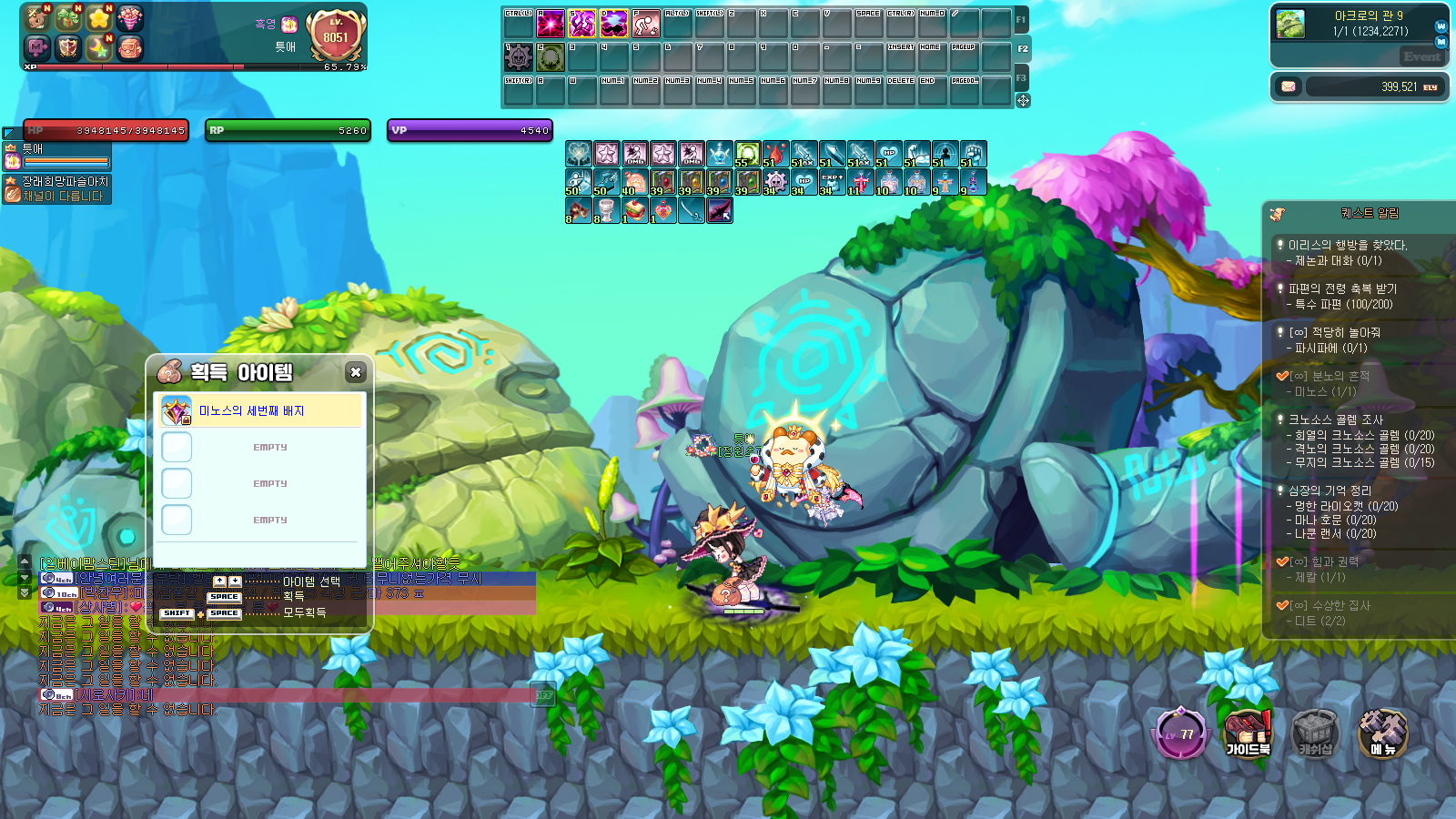Open the 가이드북 guidebook
This screenshot has width=1456, height=819.
point(1248,733)
